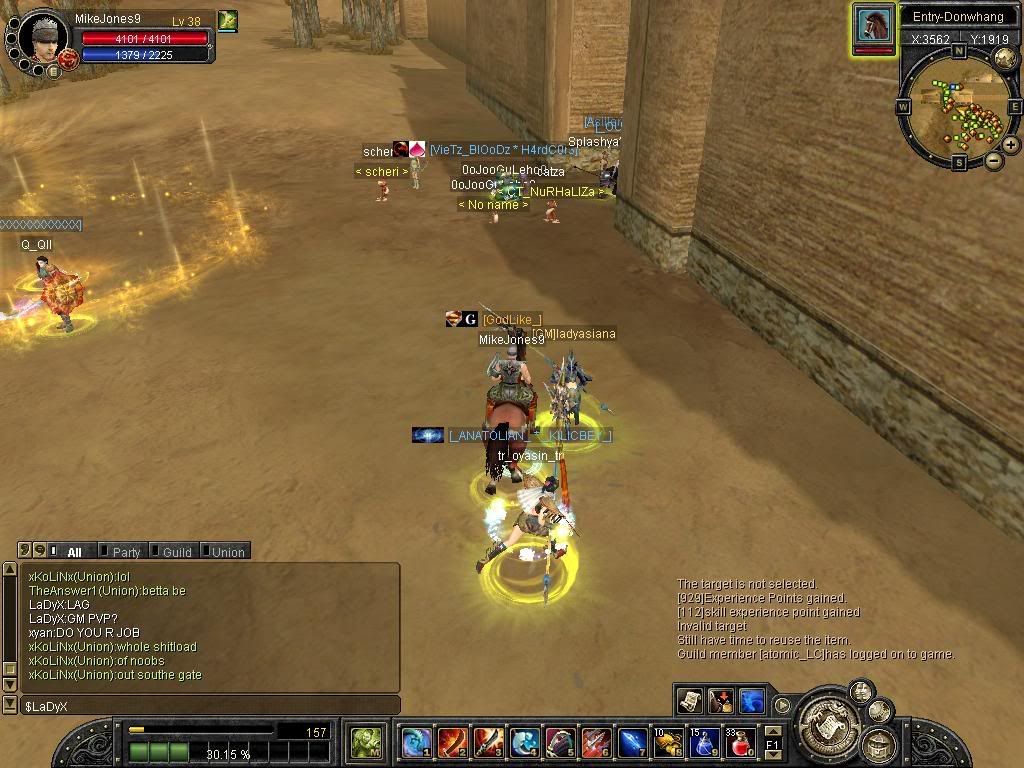This screenshot has width=1024, height=768.
Task: Activate the green buff icon beside the level
Action: [228, 20]
